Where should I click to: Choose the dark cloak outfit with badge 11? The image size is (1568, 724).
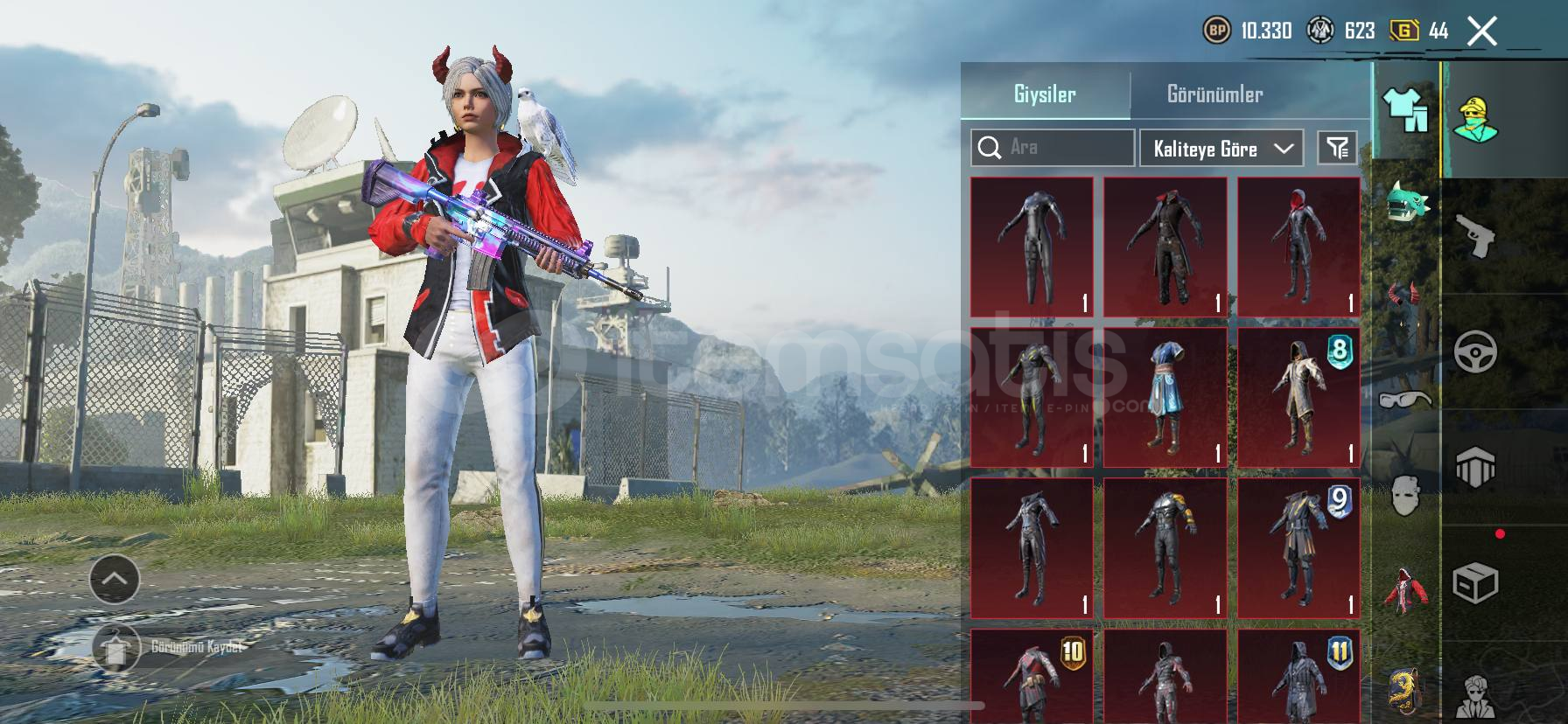(x=1298, y=676)
